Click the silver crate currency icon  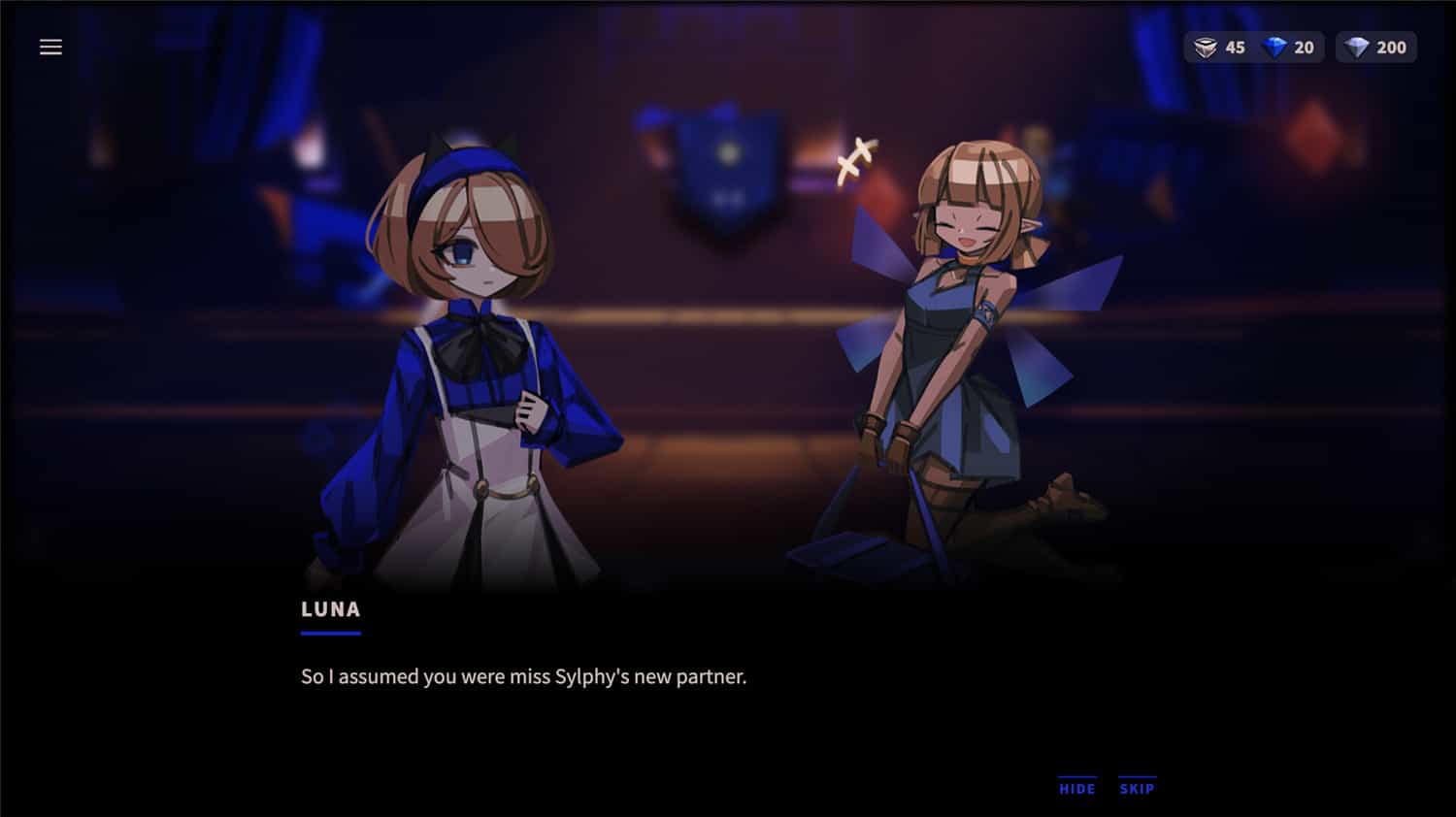[1207, 46]
